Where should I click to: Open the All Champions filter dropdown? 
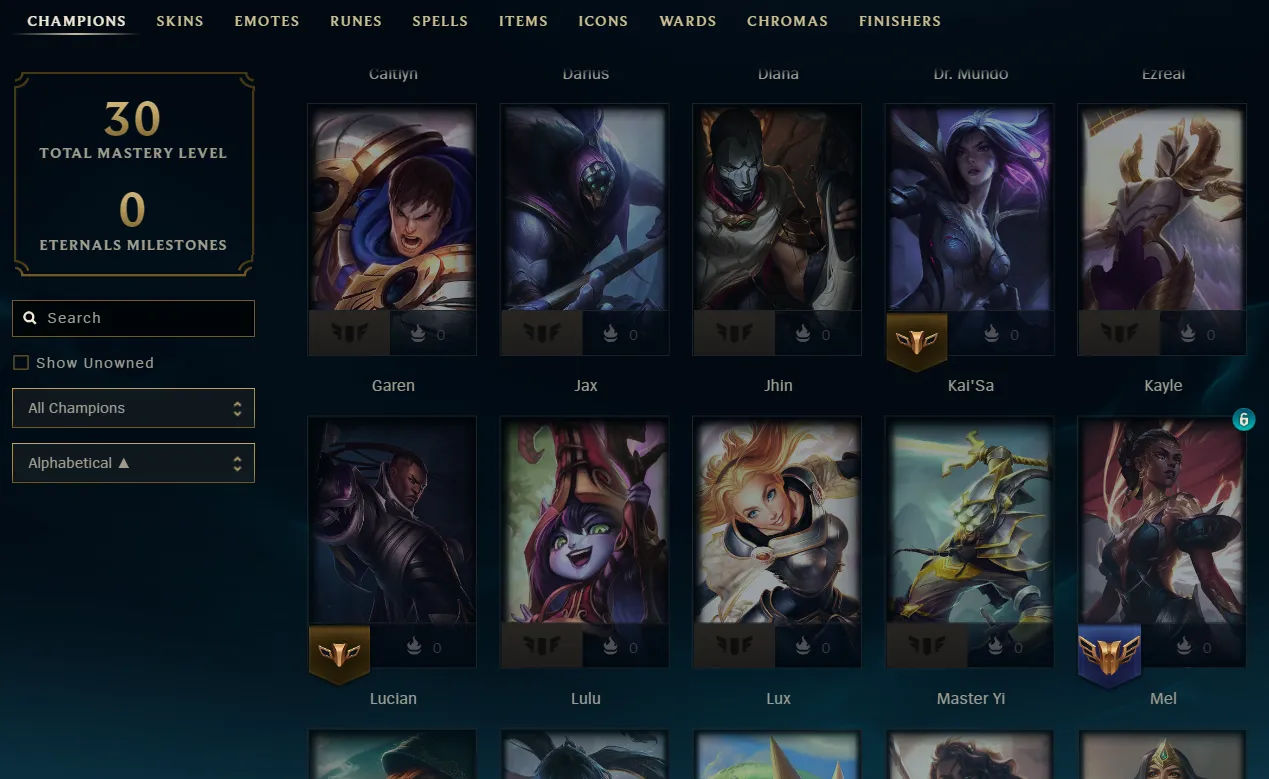click(x=133, y=408)
